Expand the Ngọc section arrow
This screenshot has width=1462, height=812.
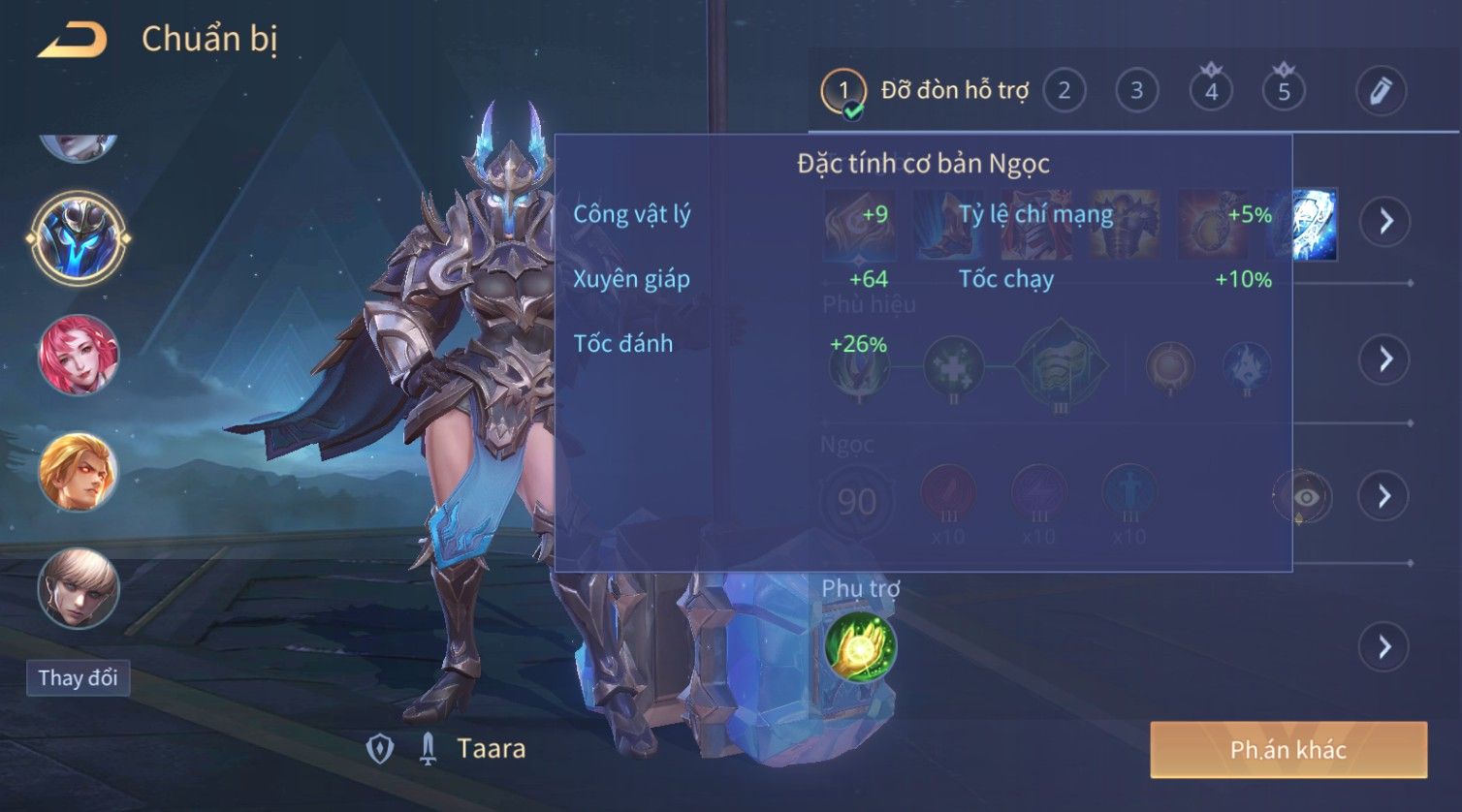coord(1385,496)
